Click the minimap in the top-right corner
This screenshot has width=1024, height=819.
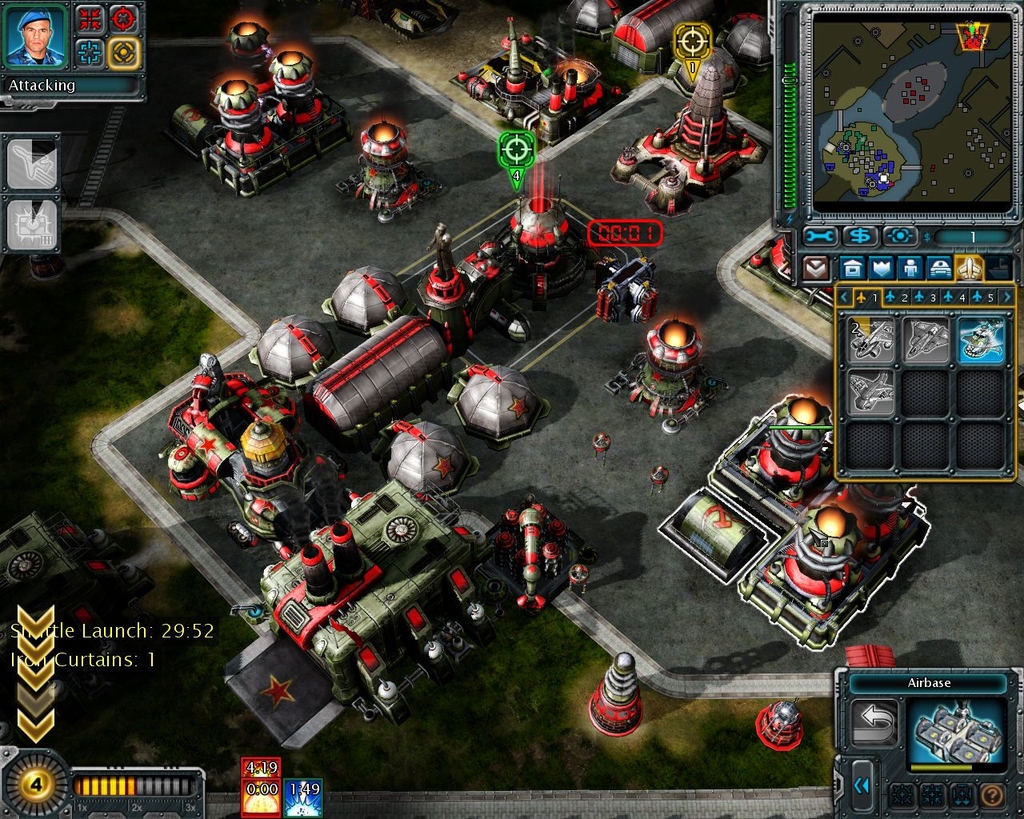coord(912,110)
